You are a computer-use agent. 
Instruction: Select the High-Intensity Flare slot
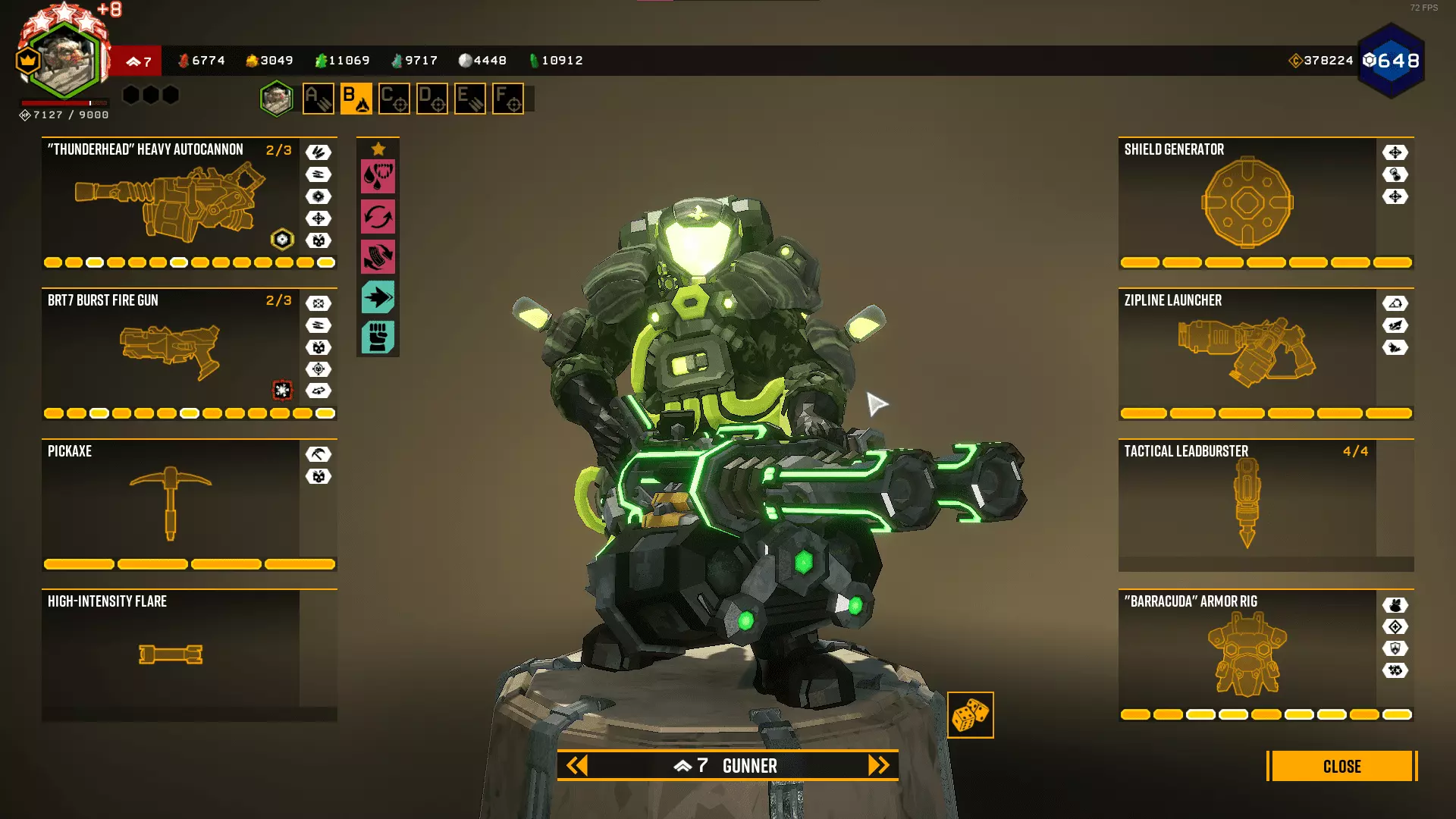tap(171, 654)
